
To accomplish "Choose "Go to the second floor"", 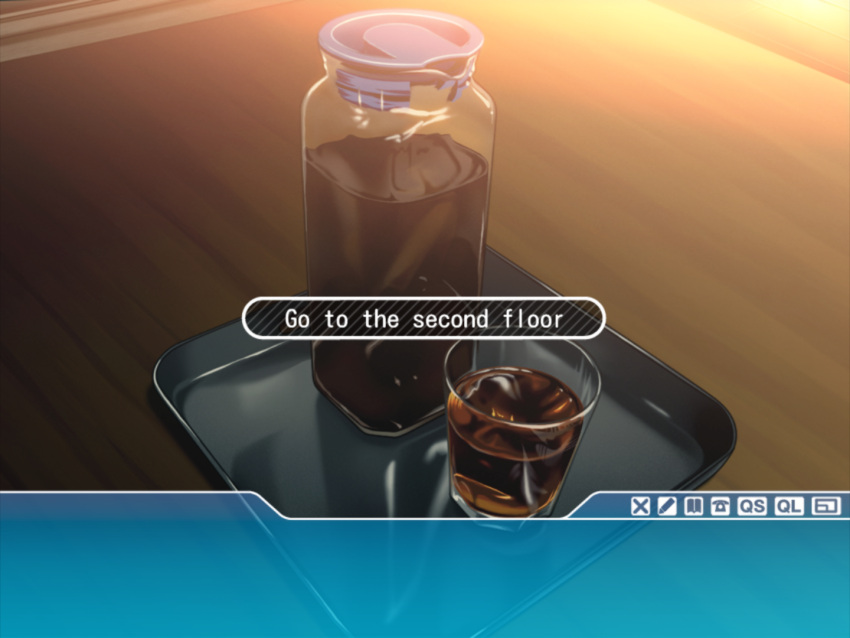I will tap(424, 319).
